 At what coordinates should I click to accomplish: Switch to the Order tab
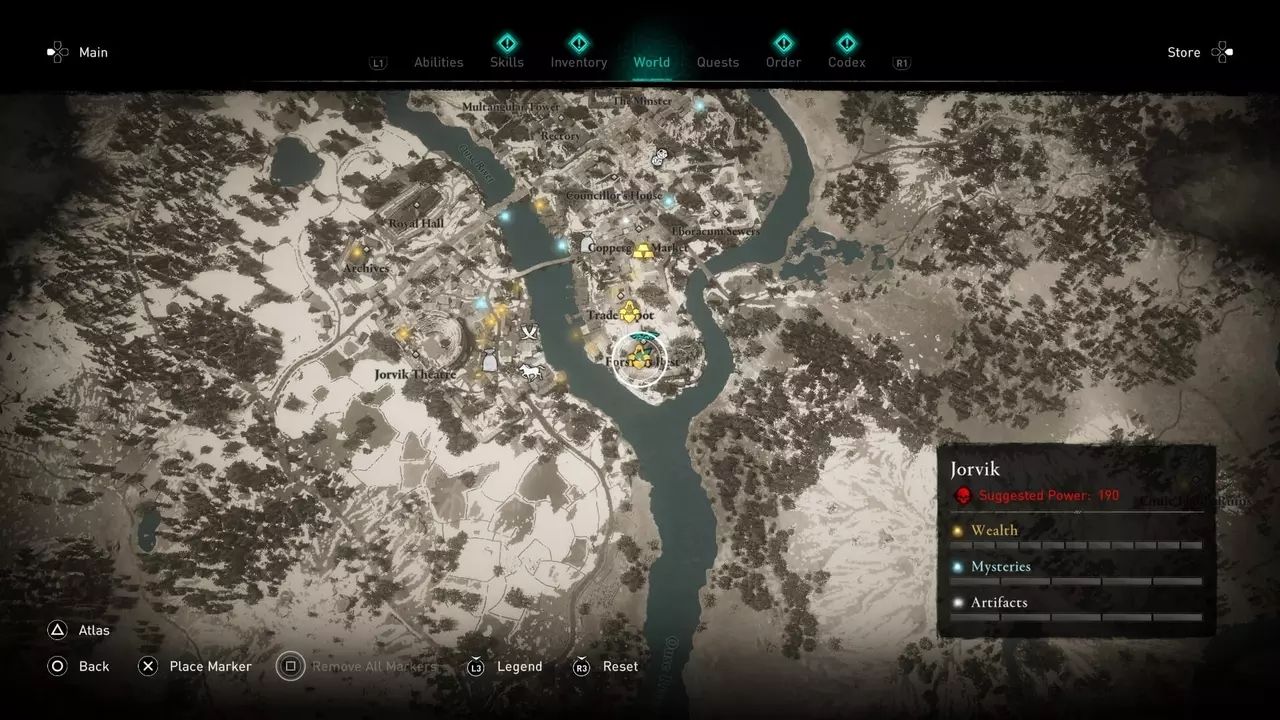click(783, 62)
